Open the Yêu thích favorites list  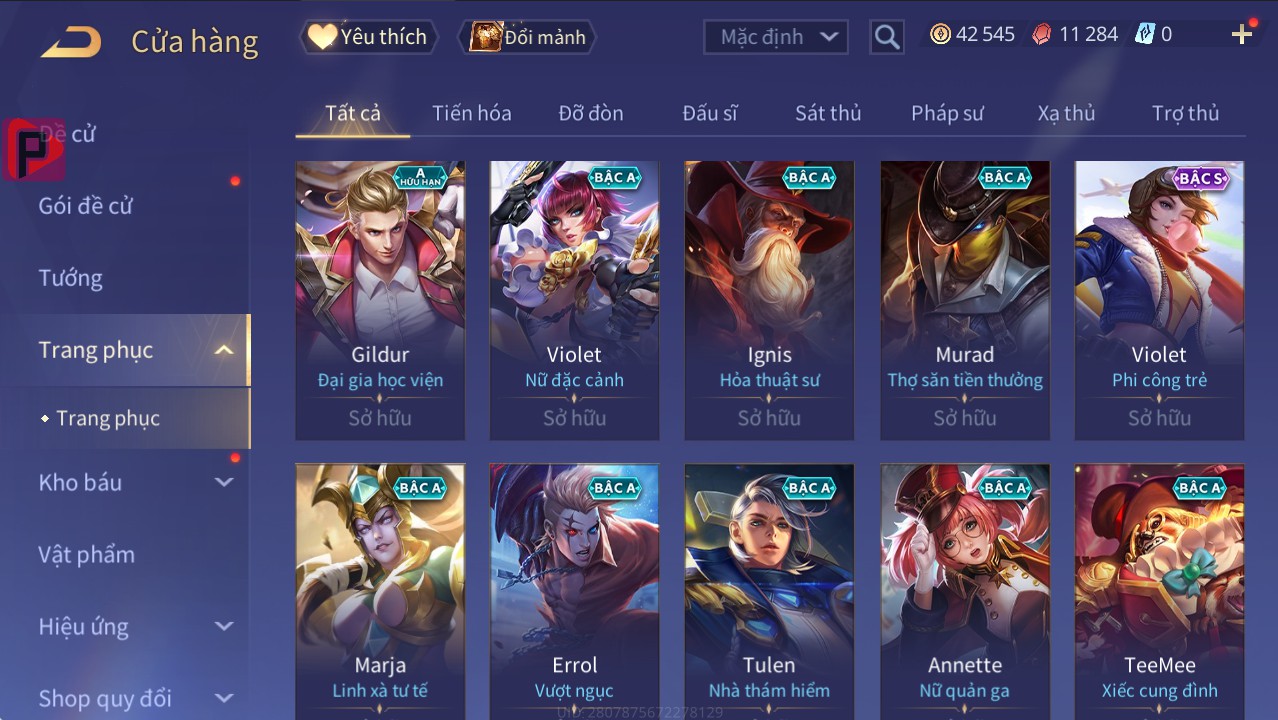(x=367, y=37)
